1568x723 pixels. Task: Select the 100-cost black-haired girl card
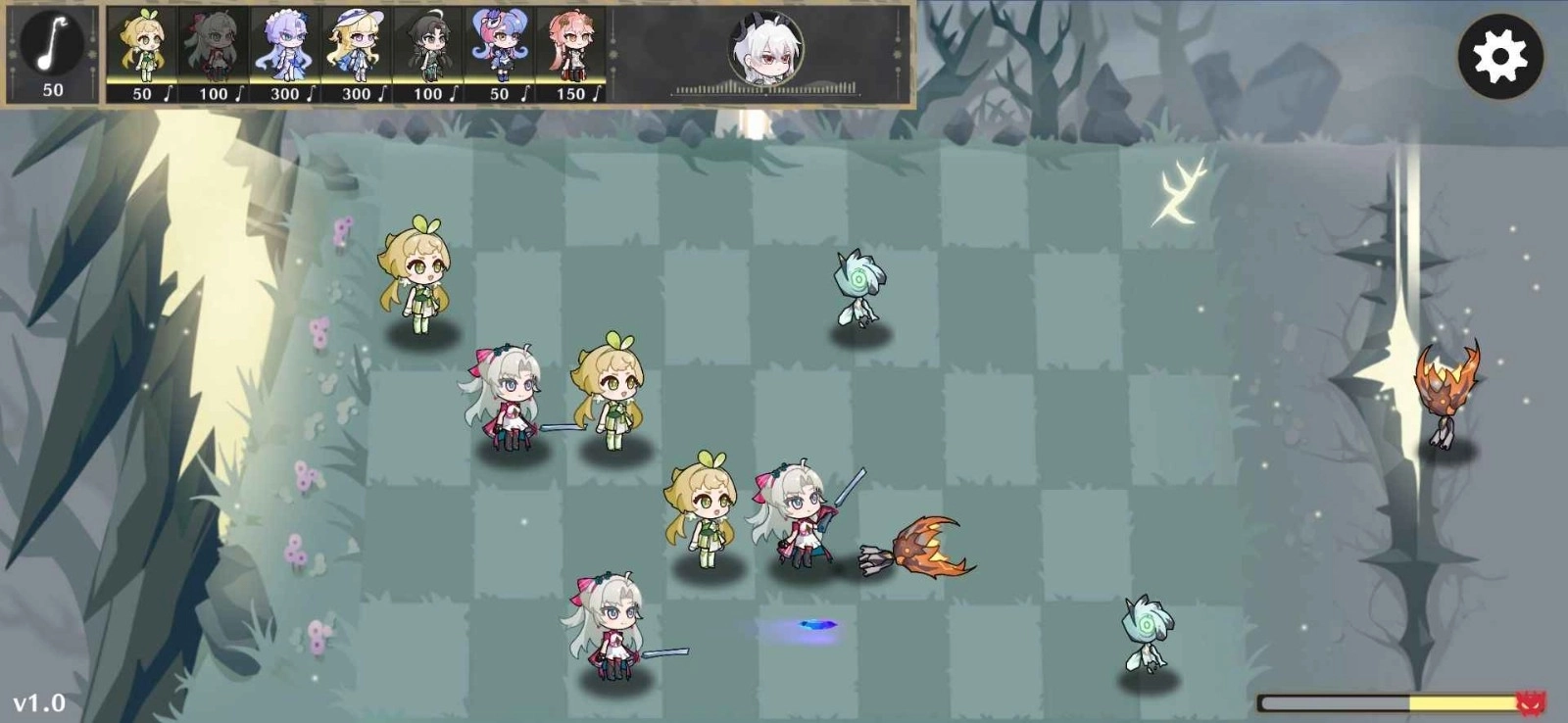pos(431,49)
